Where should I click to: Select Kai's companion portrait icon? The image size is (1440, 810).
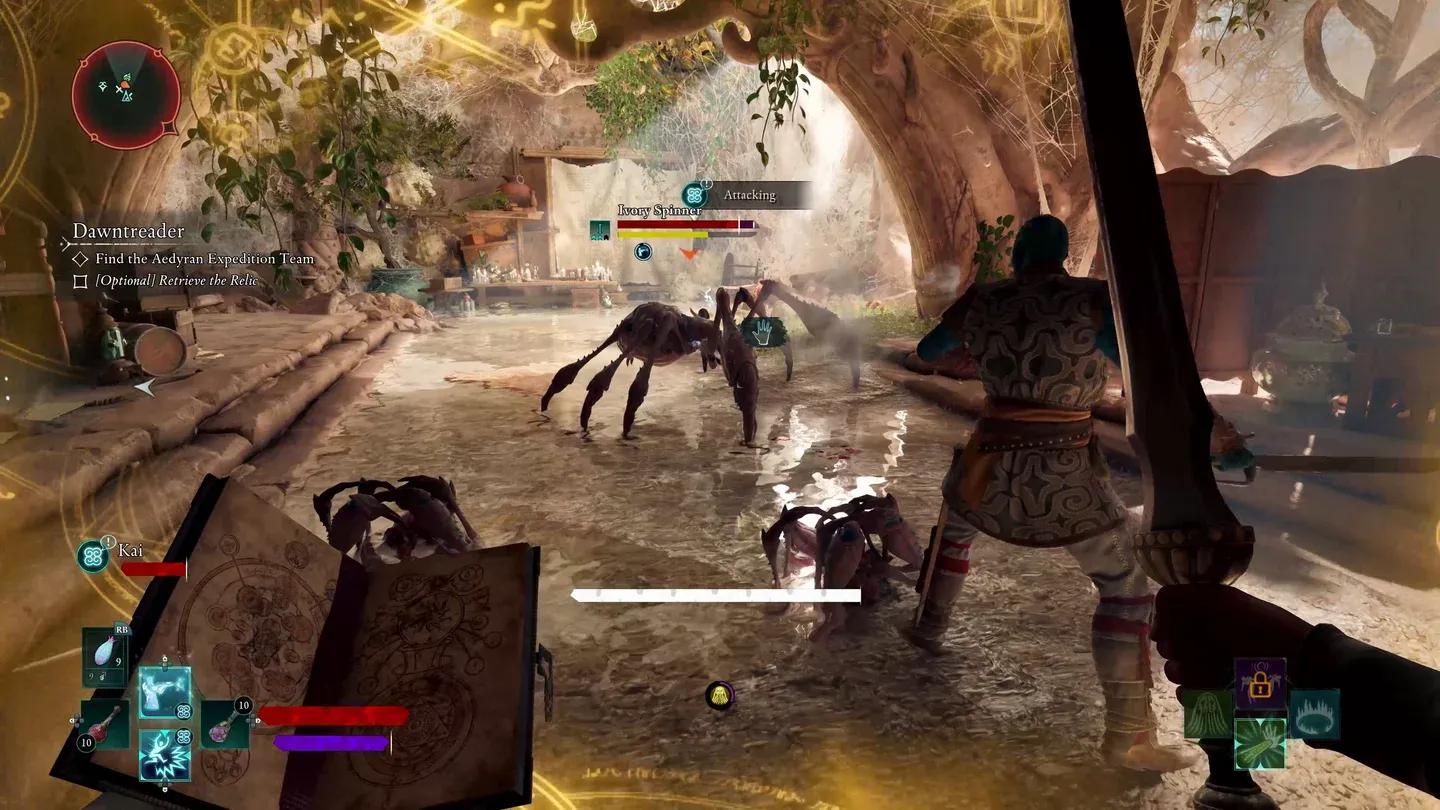(x=94, y=555)
